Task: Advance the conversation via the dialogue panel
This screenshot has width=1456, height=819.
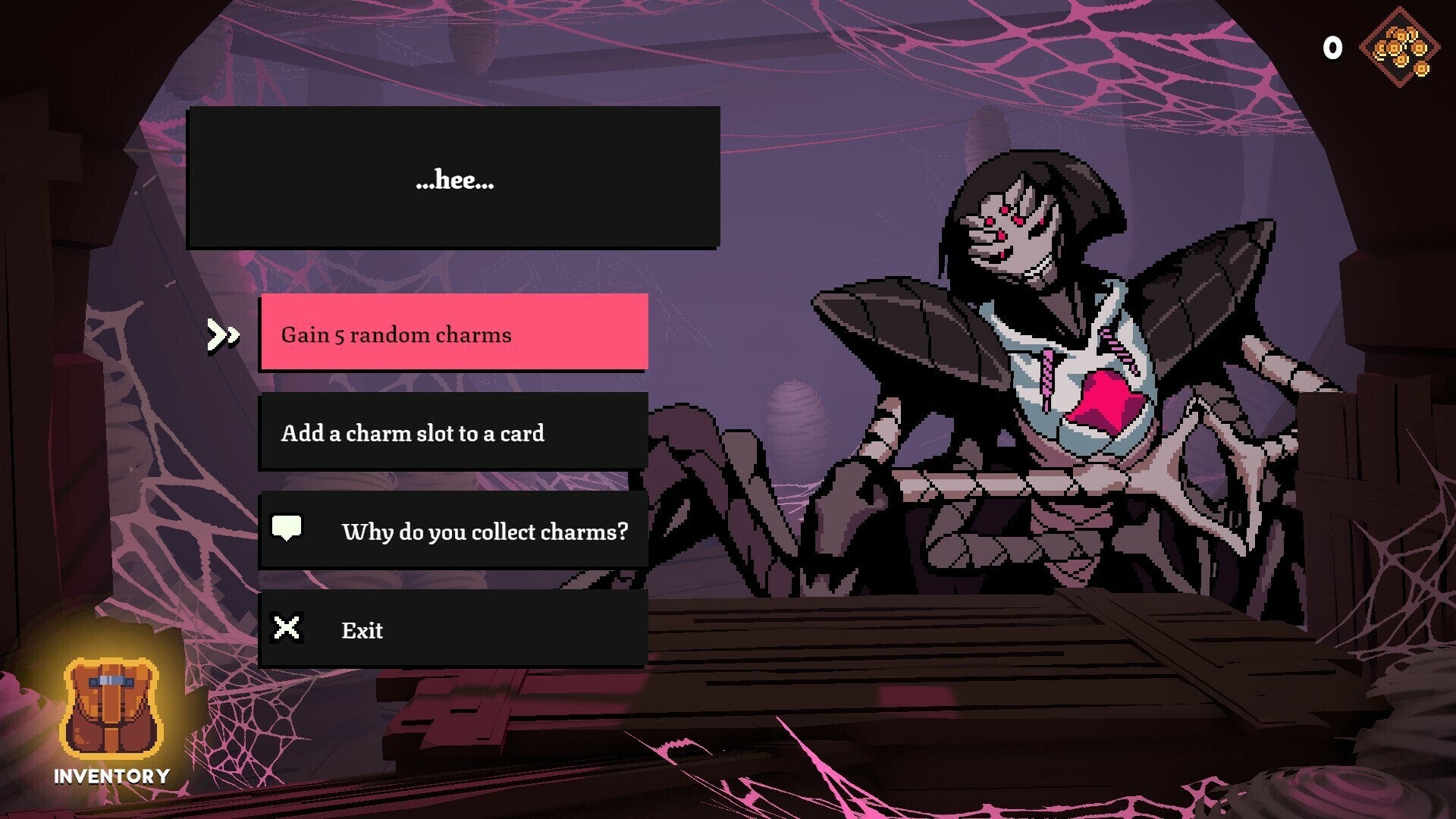Action: click(x=454, y=180)
